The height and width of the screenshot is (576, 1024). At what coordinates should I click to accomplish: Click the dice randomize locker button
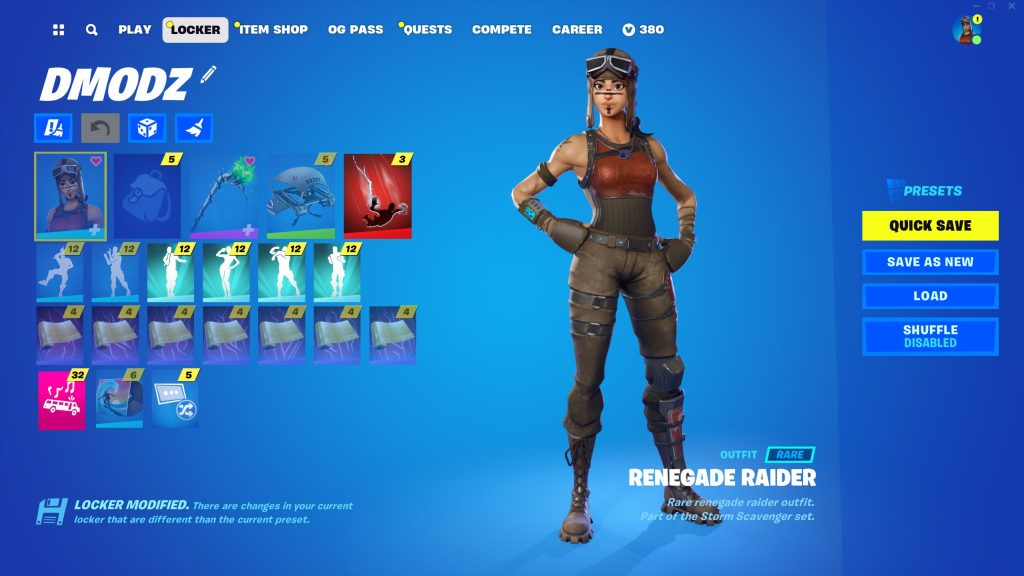tap(147, 128)
